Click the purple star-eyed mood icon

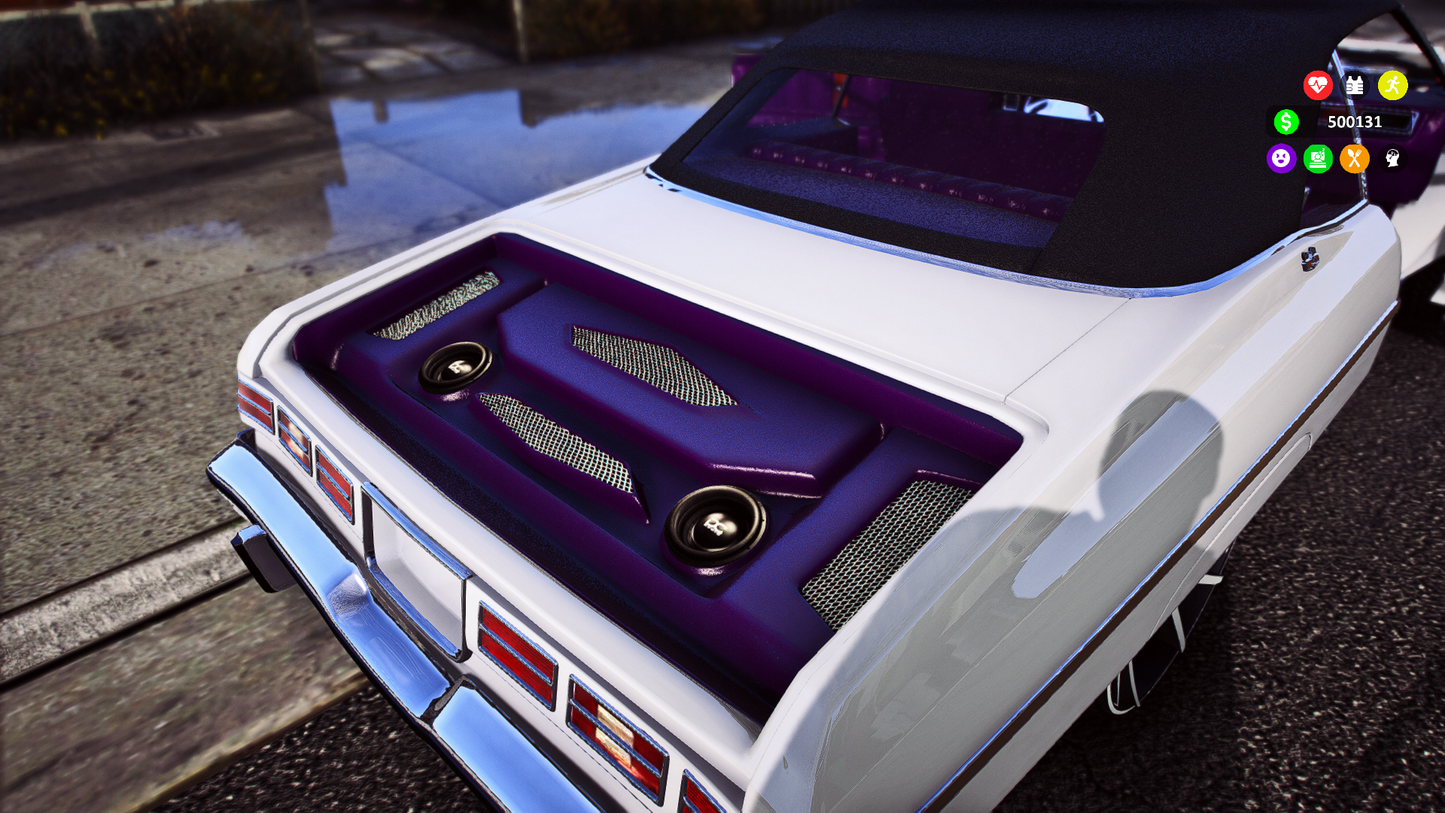point(1281,159)
